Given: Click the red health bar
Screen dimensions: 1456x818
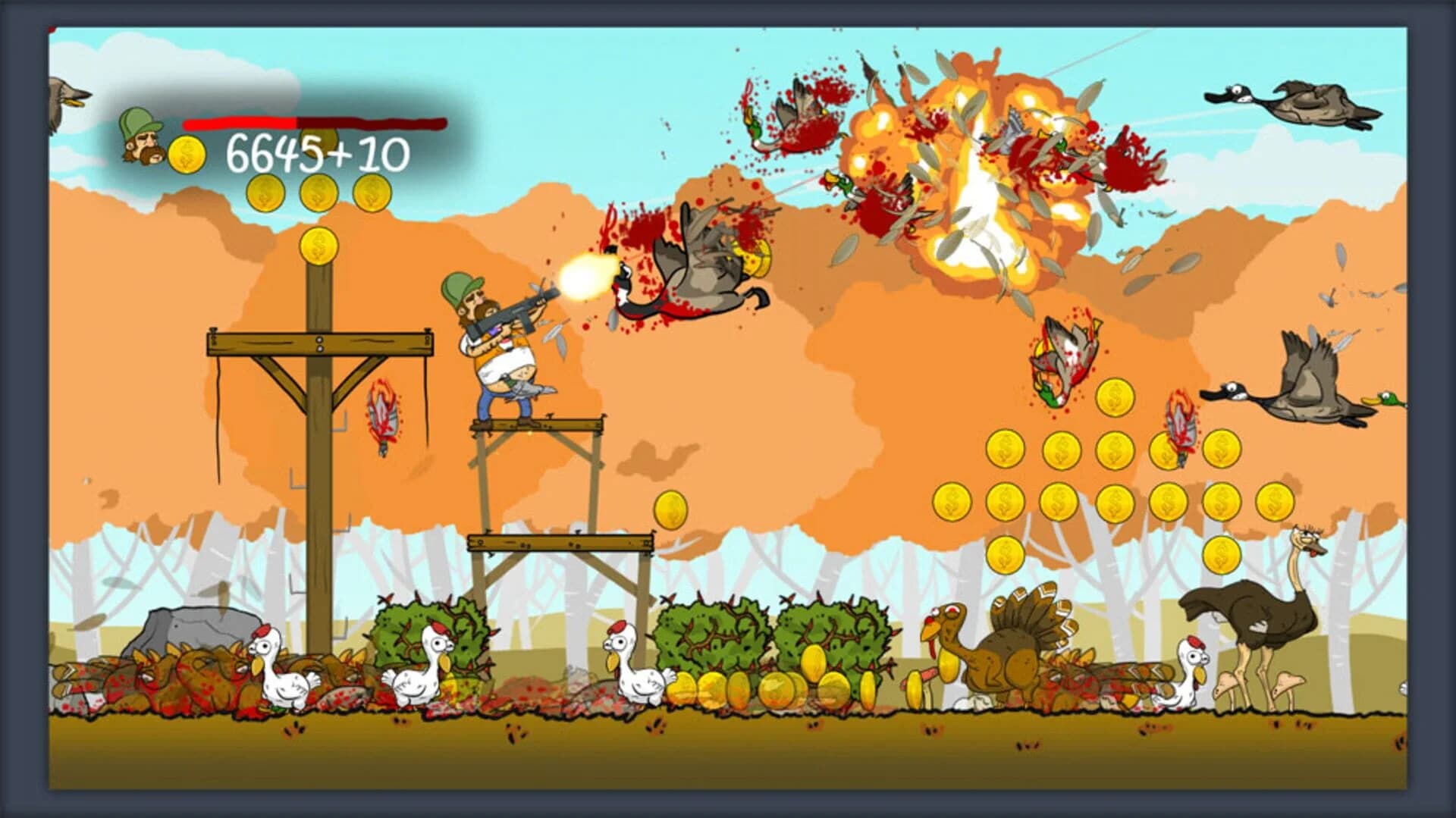Looking at the screenshot, I should [x=239, y=121].
